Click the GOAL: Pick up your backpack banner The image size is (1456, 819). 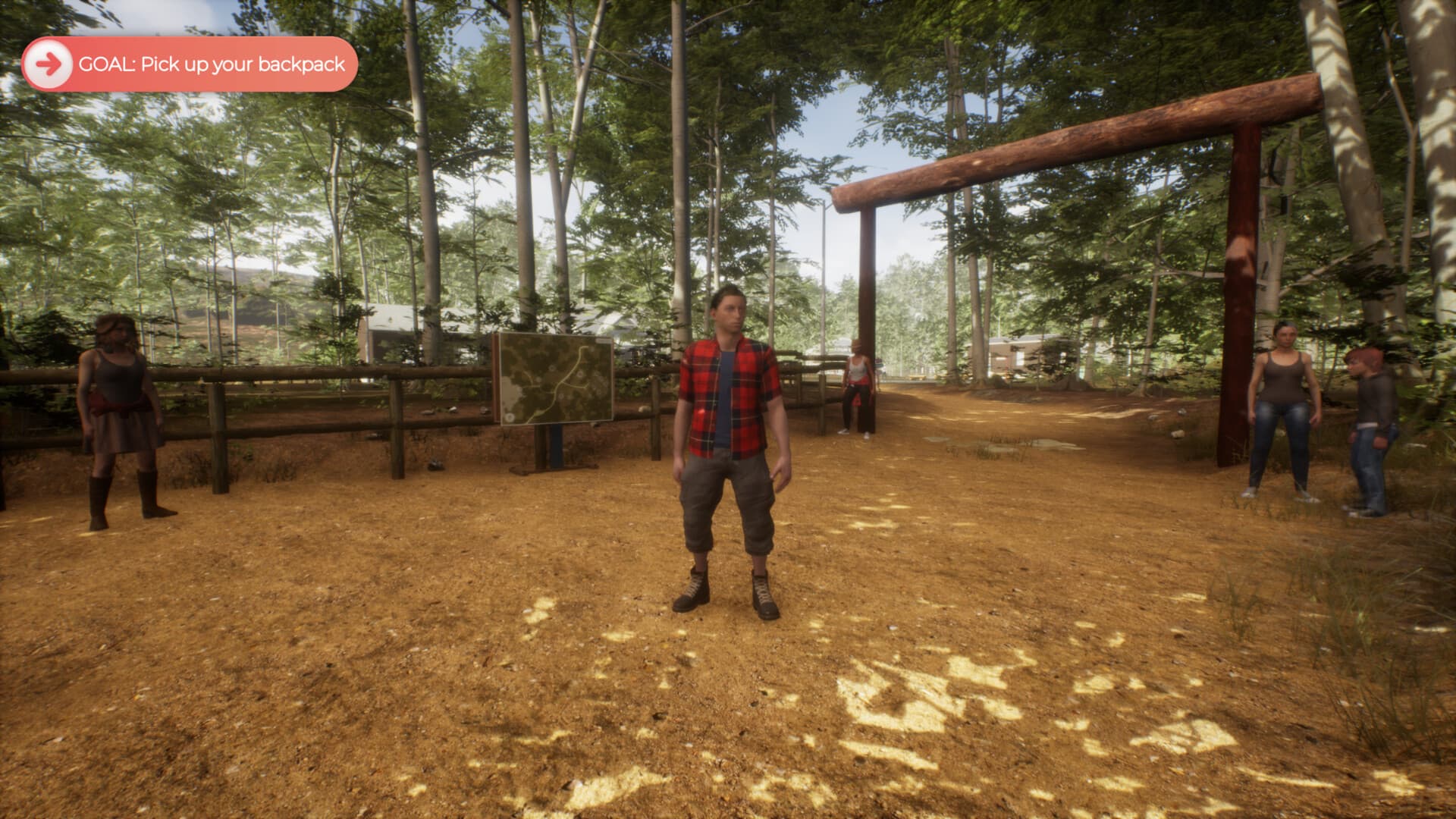[x=190, y=62]
